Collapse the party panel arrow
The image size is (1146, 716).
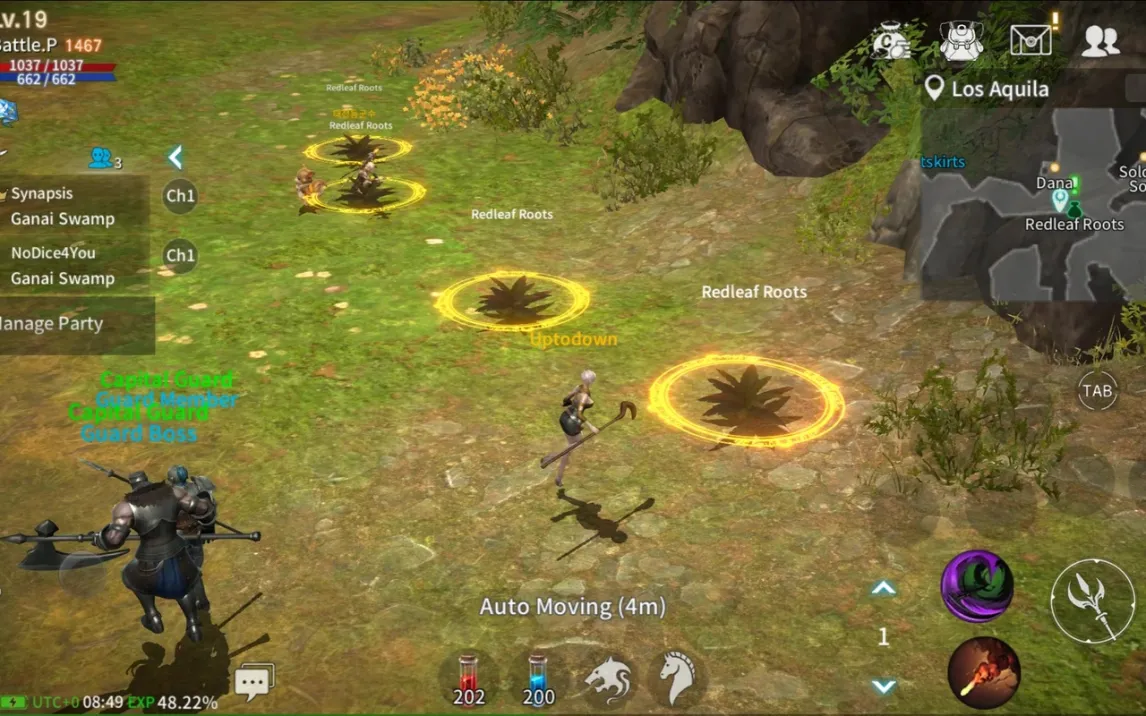tap(175, 157)
